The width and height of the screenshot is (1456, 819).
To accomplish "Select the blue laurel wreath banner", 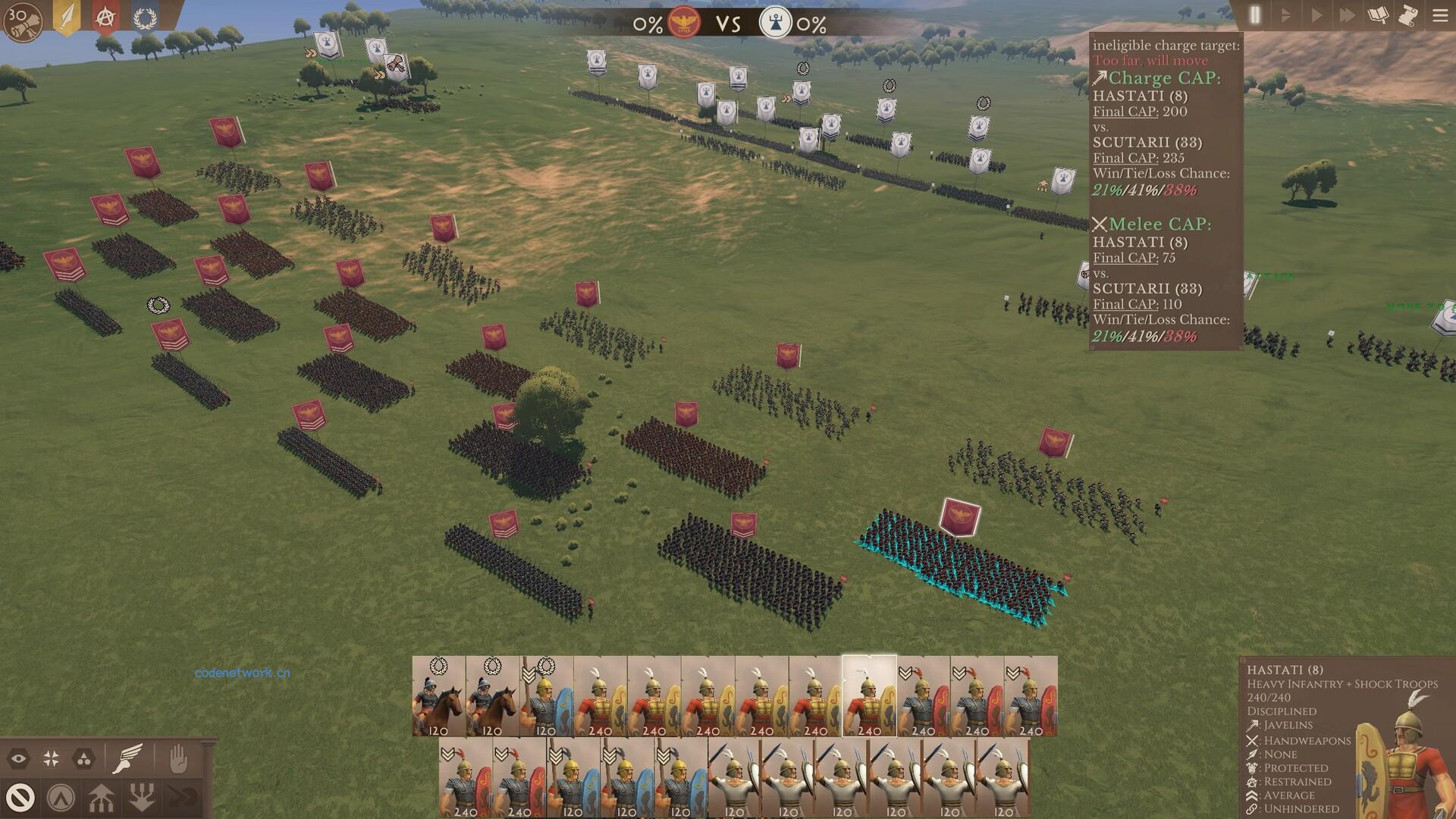I will pyautogui.click(x=145, y=17).
